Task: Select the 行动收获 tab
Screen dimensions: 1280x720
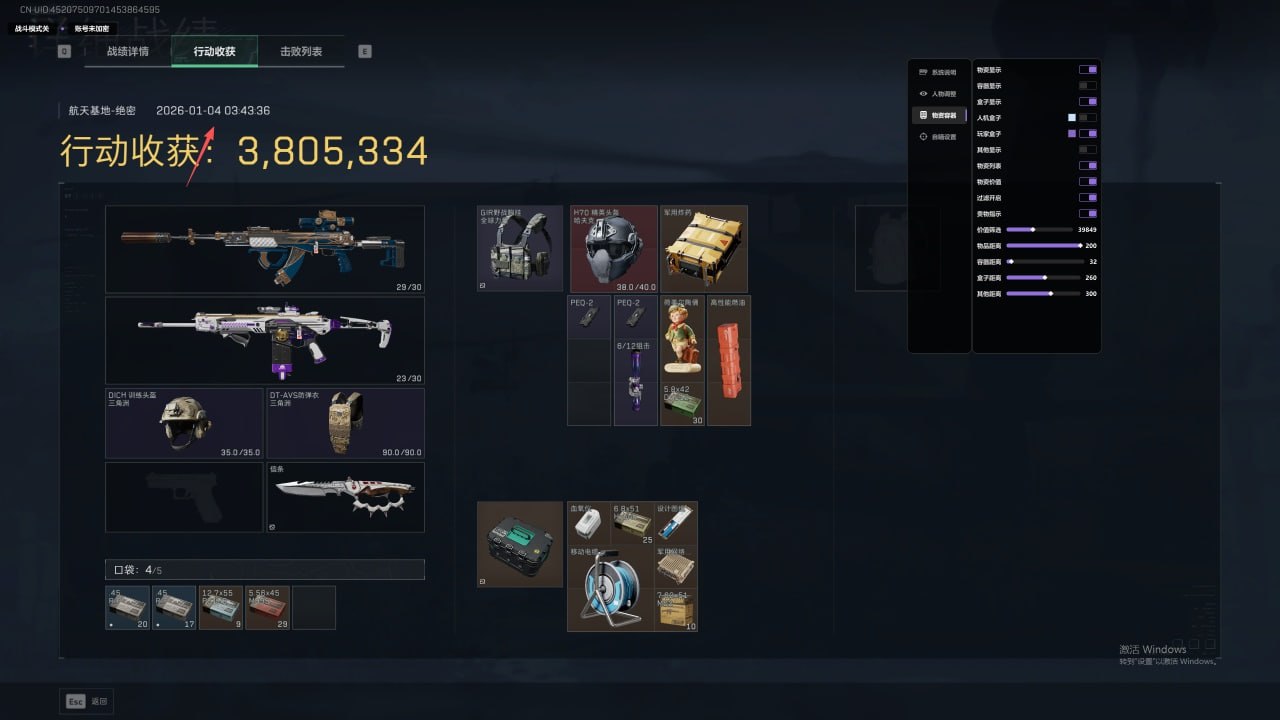Action: point(215,51)
